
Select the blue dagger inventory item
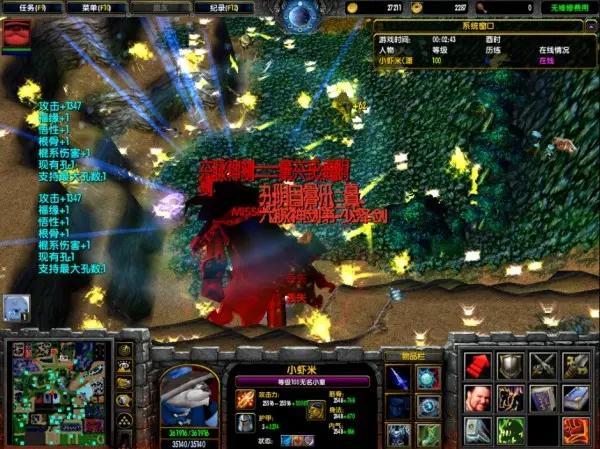click(399, 379)
